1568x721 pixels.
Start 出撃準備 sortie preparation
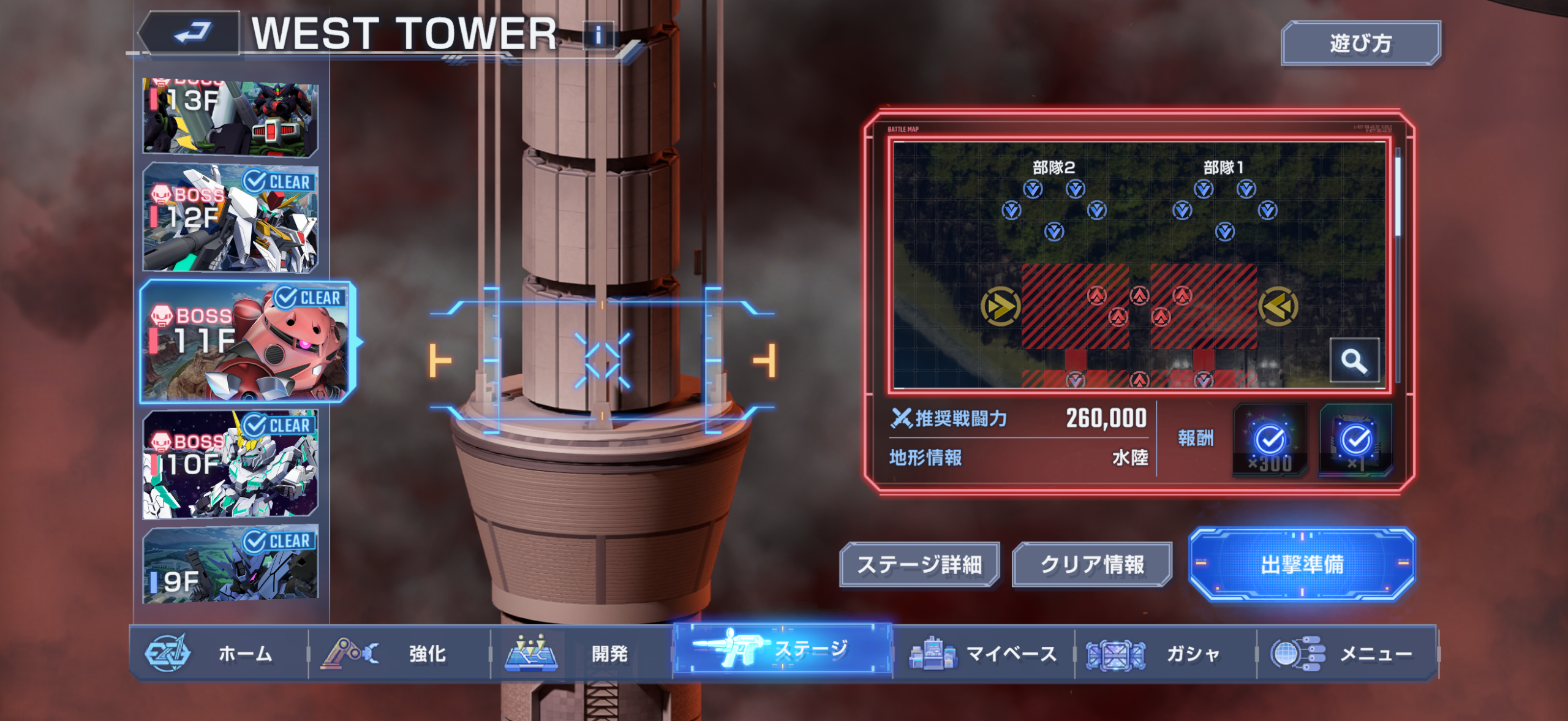click(1302, 565)
